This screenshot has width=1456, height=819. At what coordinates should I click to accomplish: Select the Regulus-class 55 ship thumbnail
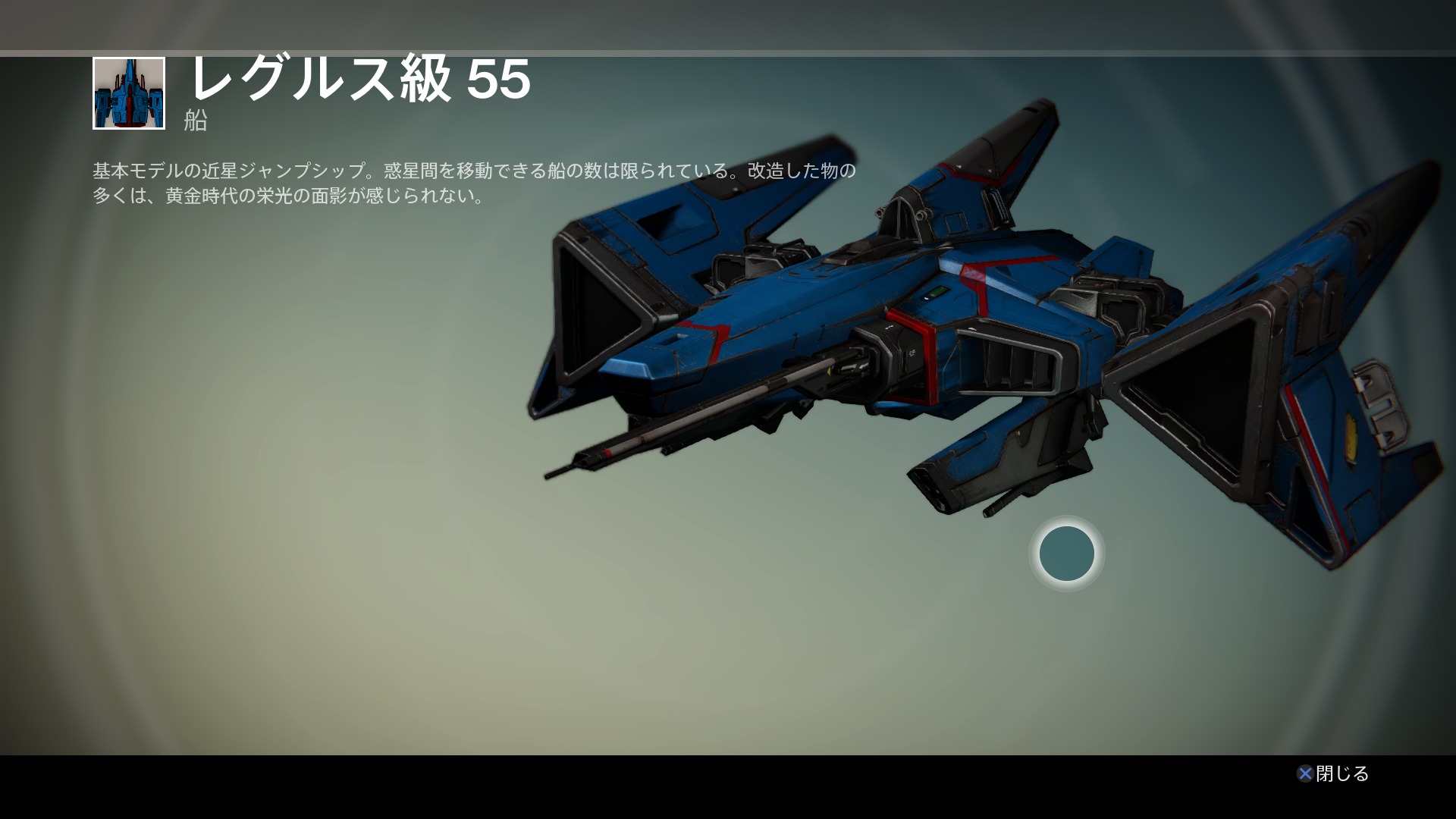pos(129,93)
